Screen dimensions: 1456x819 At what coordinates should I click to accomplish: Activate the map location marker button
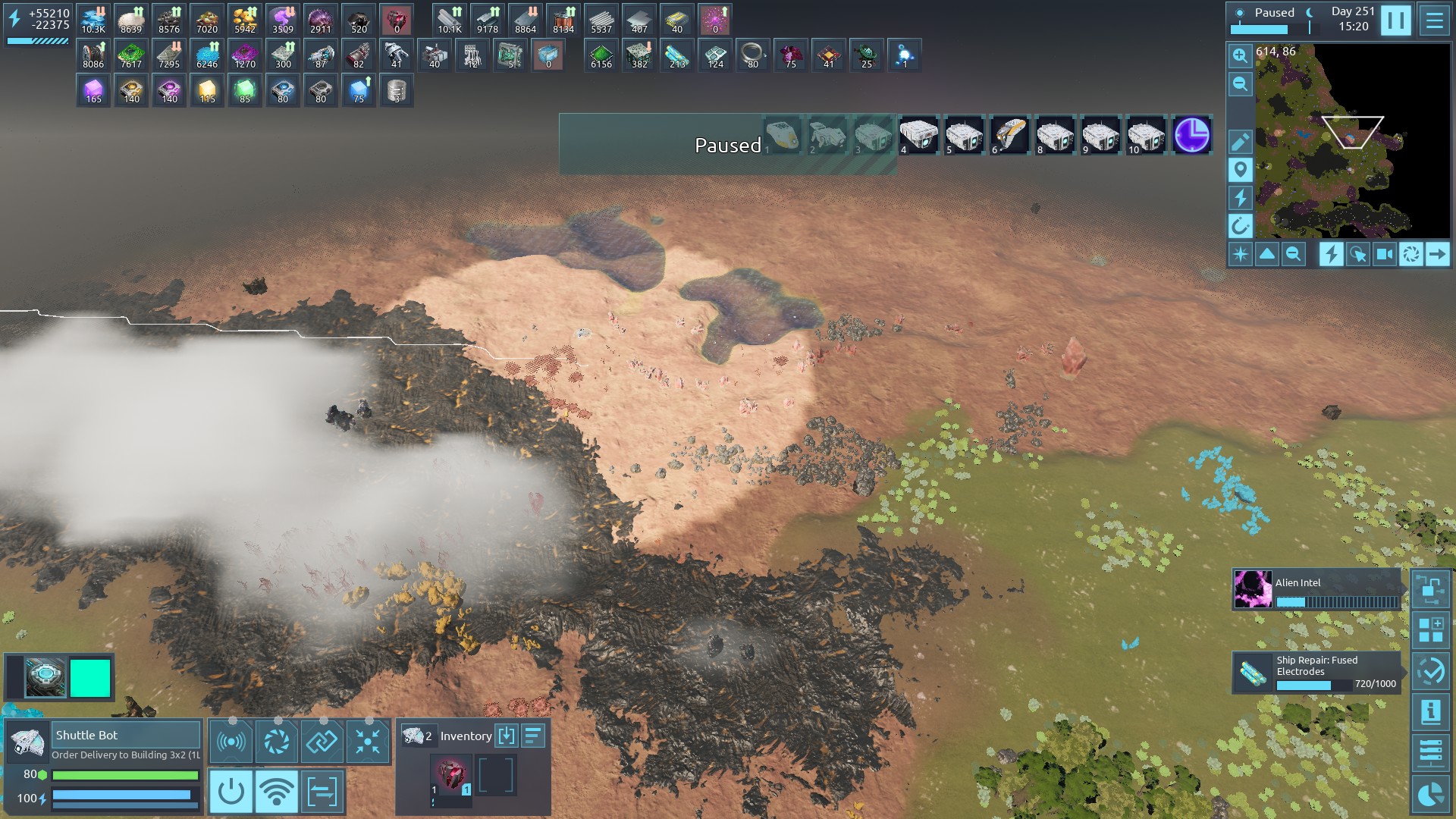click(x=1240, y=170)
